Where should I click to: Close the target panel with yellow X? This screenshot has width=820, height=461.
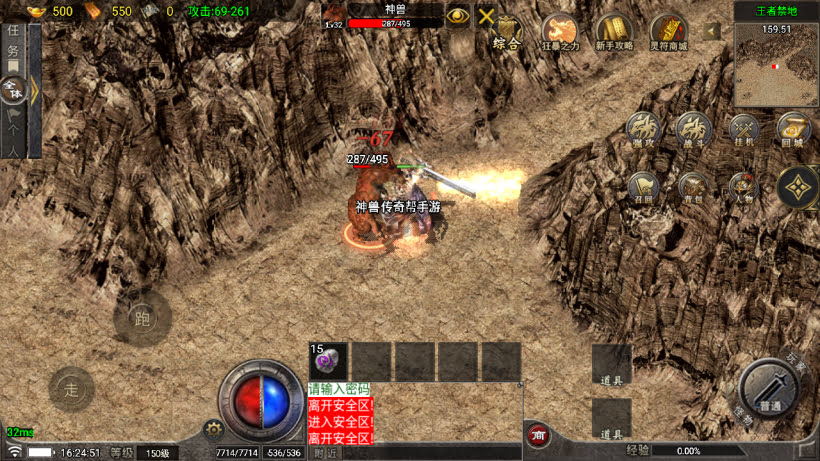487,16
